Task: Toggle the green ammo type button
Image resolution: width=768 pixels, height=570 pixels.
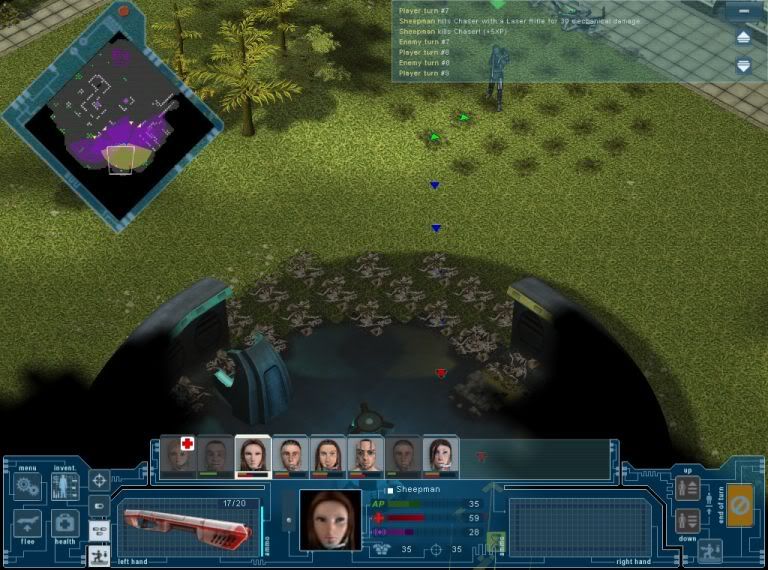Action: point(496,541)
